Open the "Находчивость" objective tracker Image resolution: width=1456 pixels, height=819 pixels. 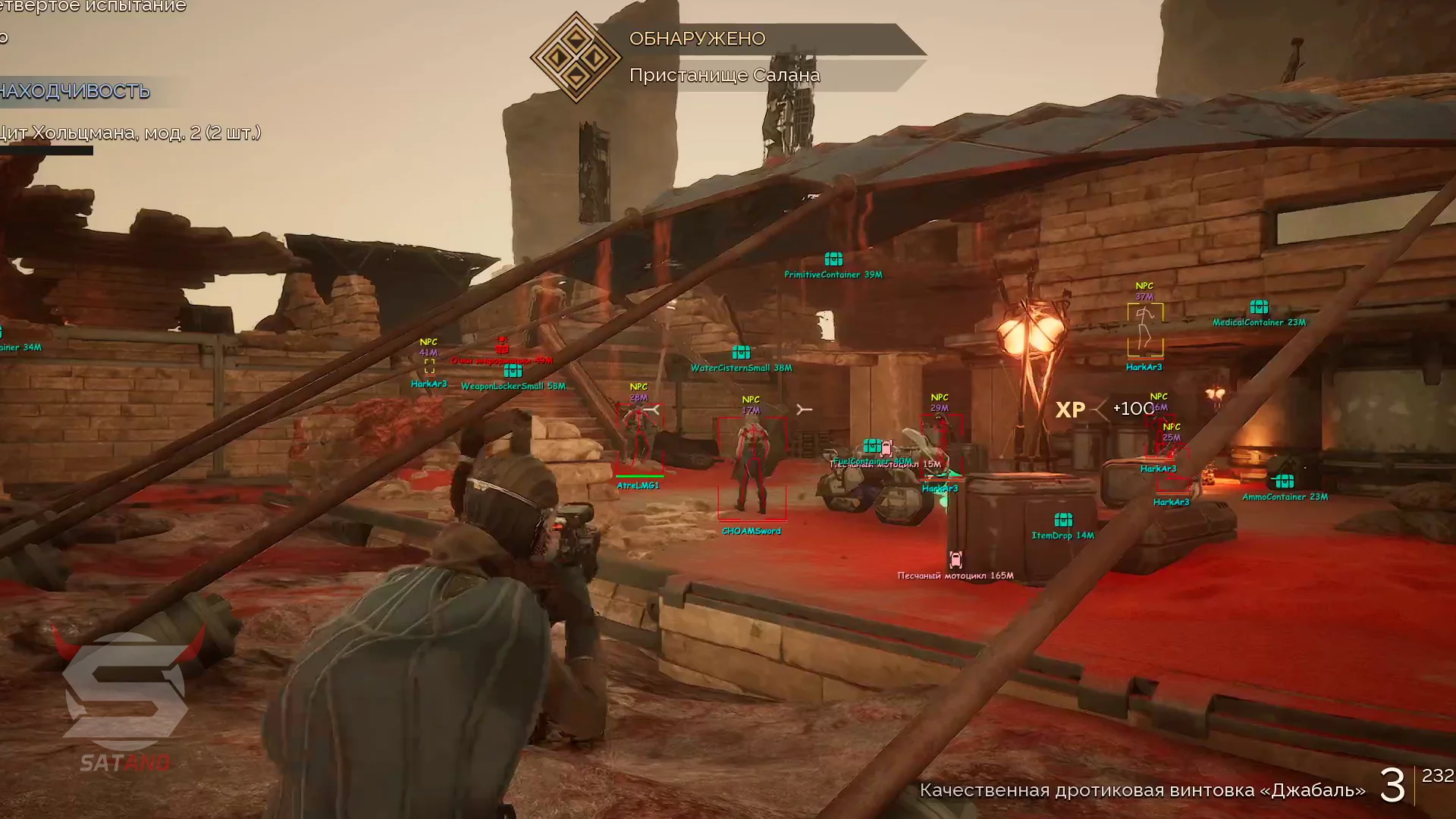tap(76, 91)
